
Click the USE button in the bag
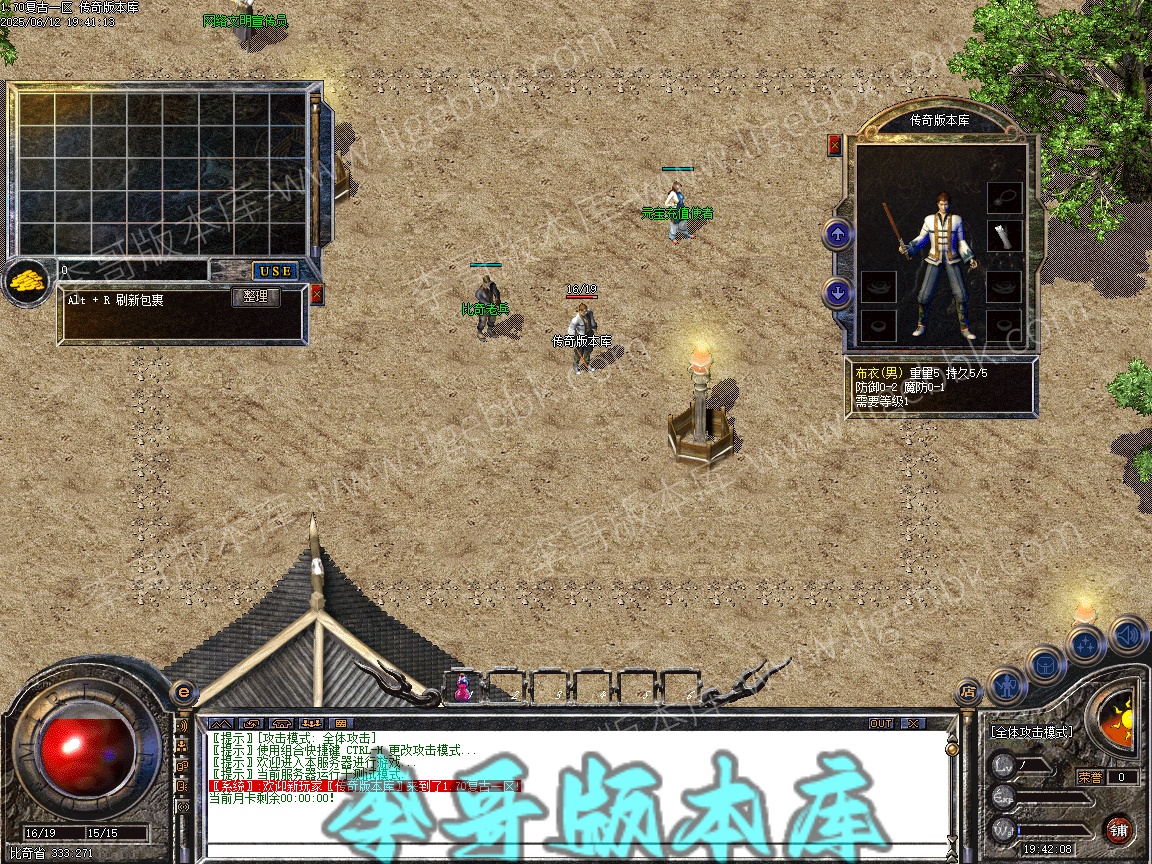[x=274, y=271]
